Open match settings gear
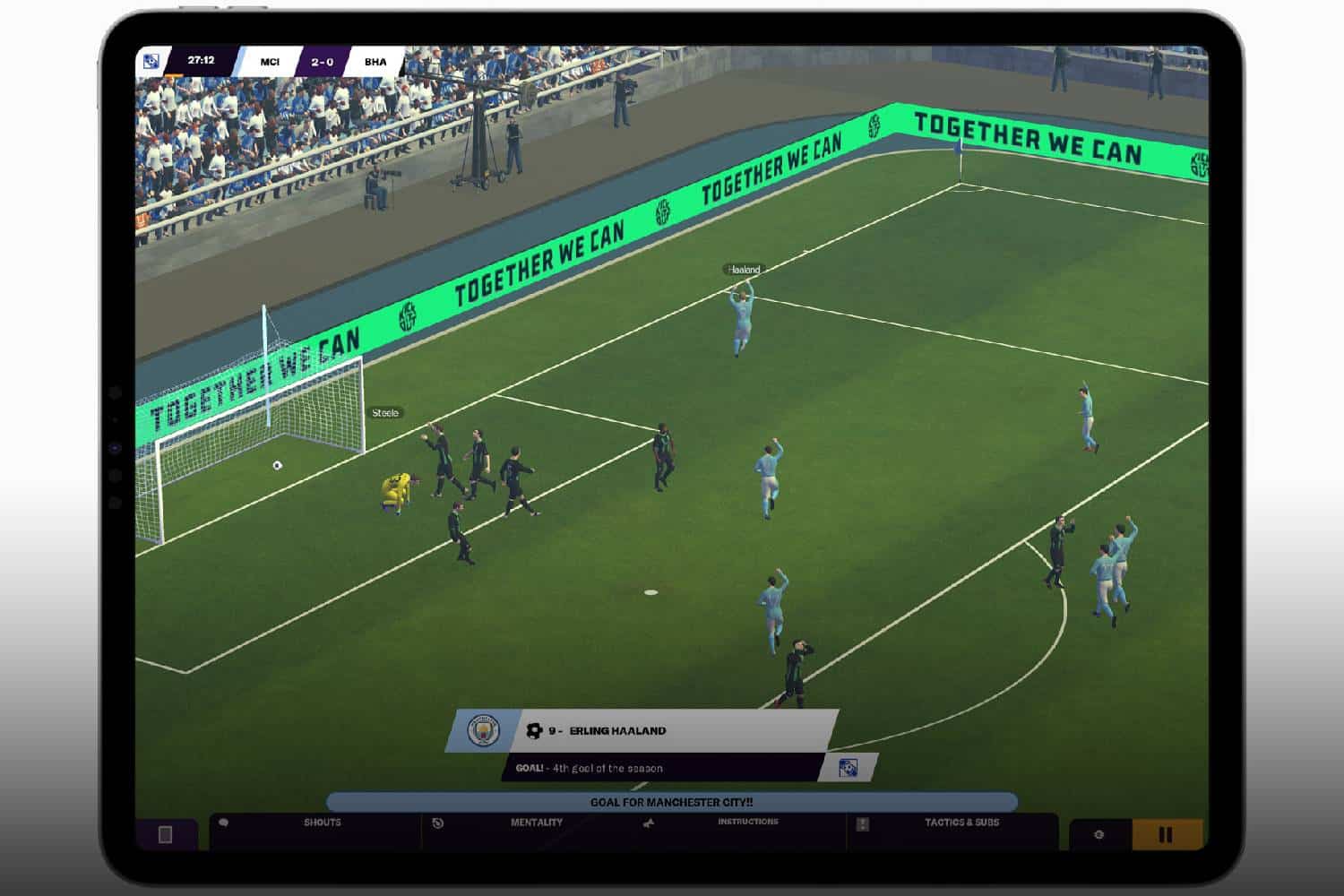Screen dimensions: 1344x896 pos(1099,835)
